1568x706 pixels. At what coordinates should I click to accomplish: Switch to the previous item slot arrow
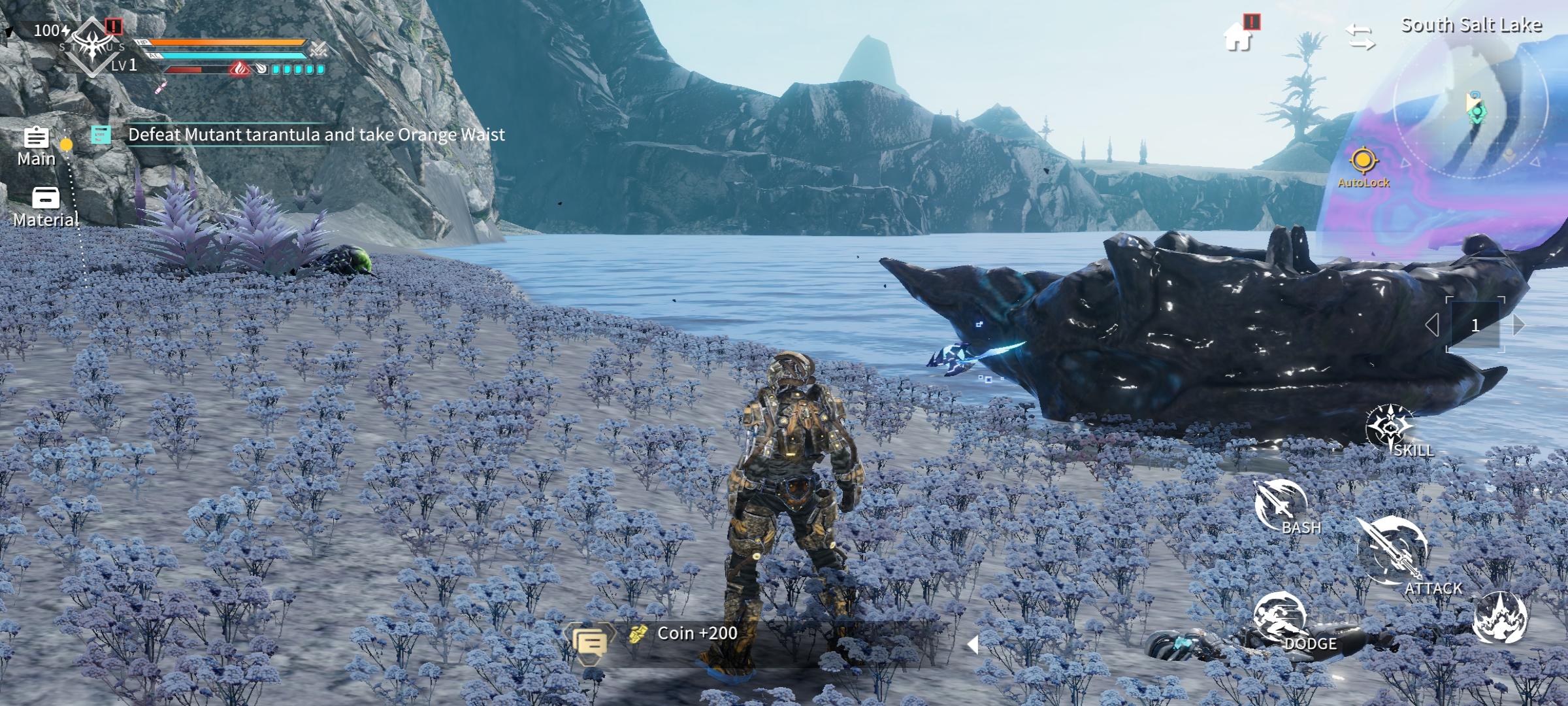pyautogui.click(x=1432, y=325)
